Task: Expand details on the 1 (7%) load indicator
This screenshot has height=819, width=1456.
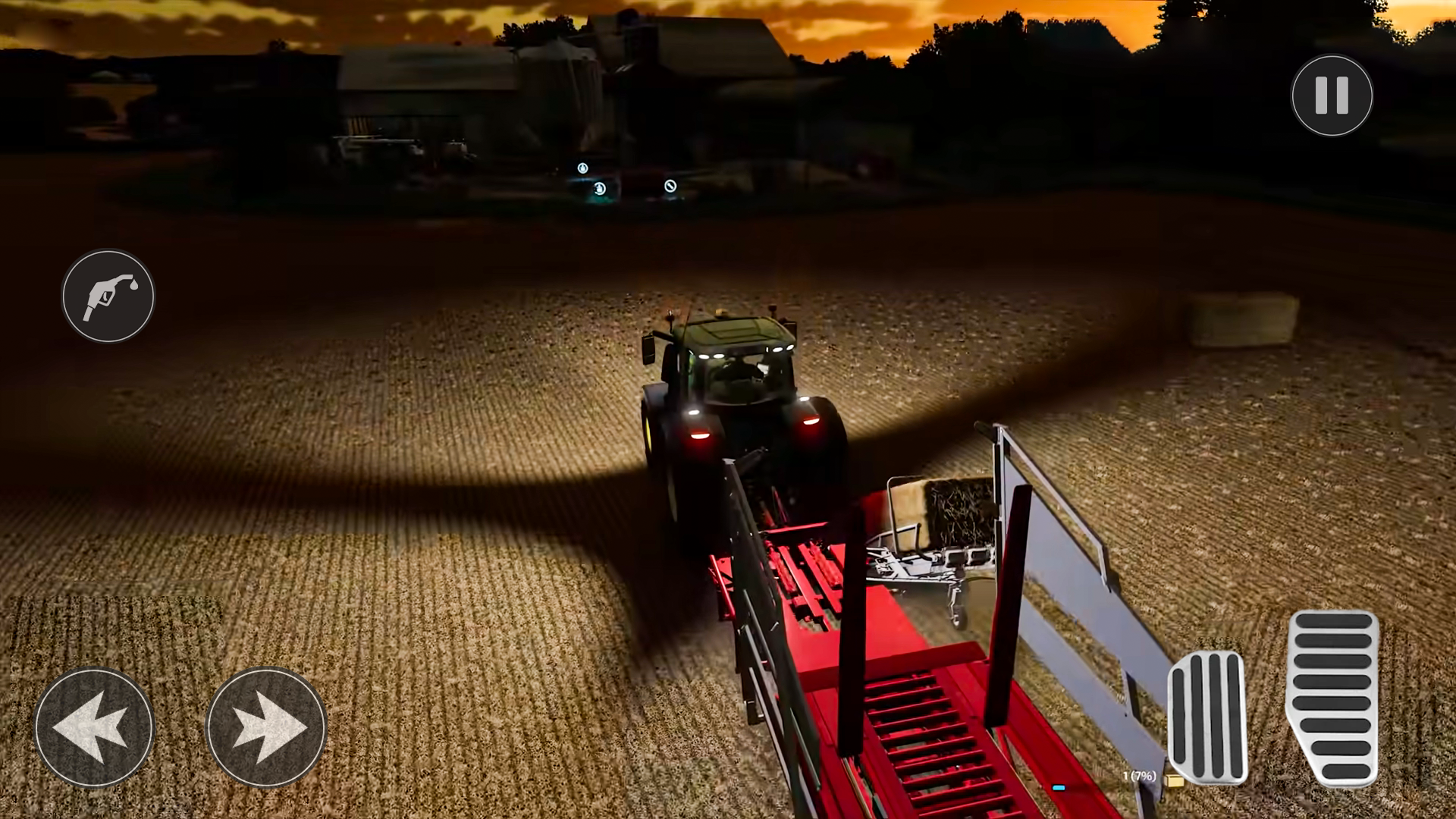Action: point(1140,776)
